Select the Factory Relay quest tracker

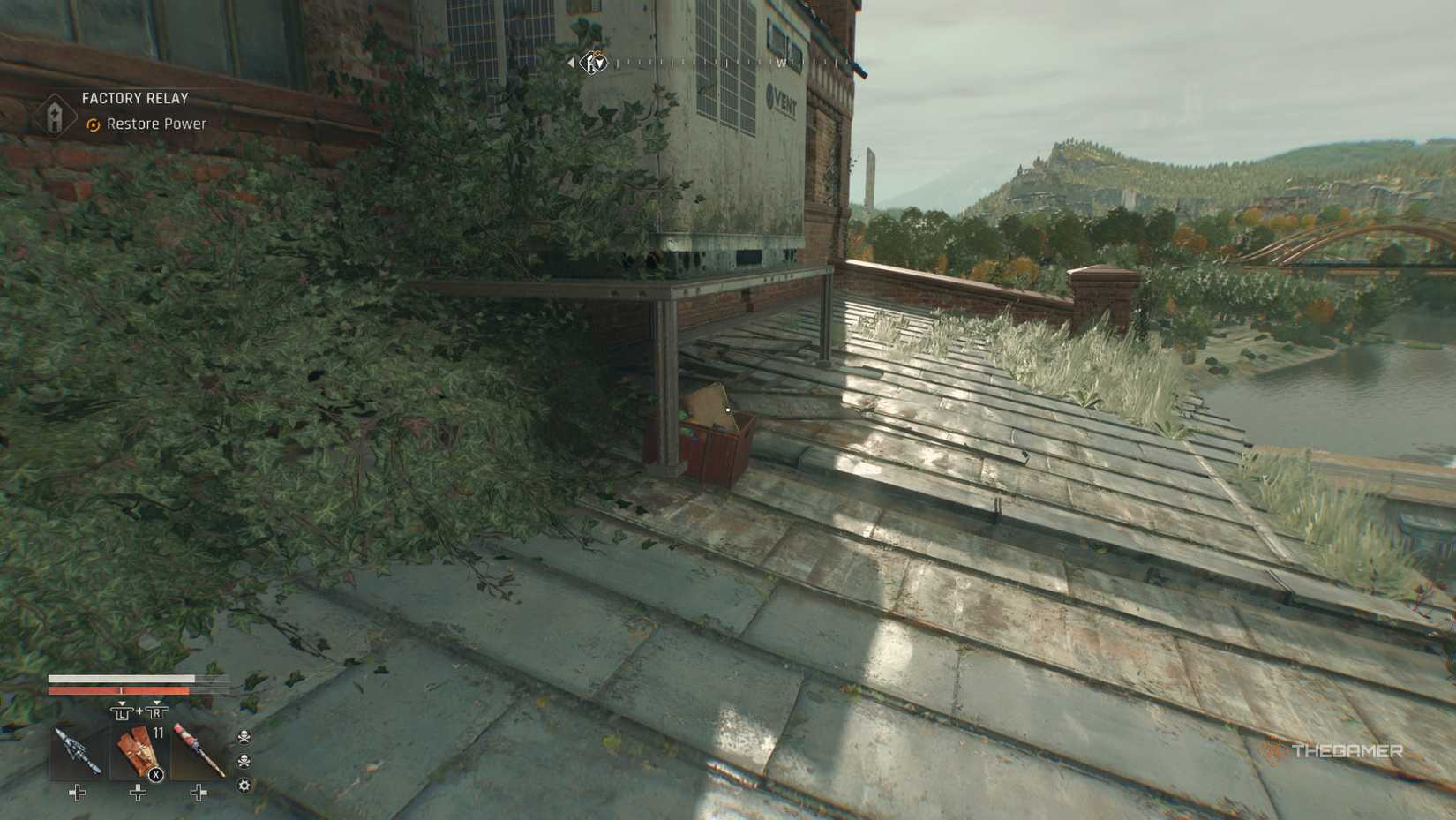[135, 99]
